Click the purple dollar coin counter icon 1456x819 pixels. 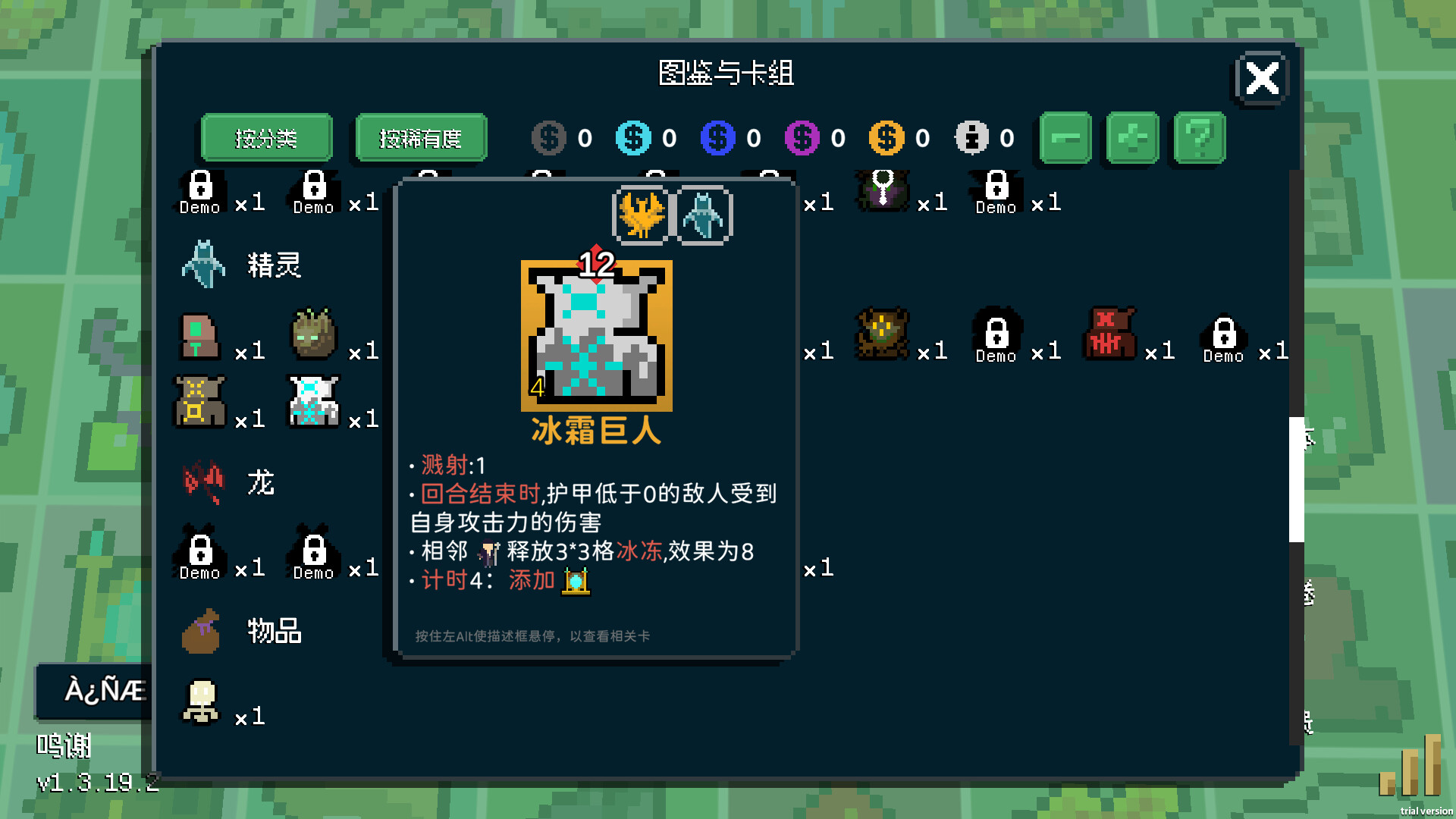[802, 138]
